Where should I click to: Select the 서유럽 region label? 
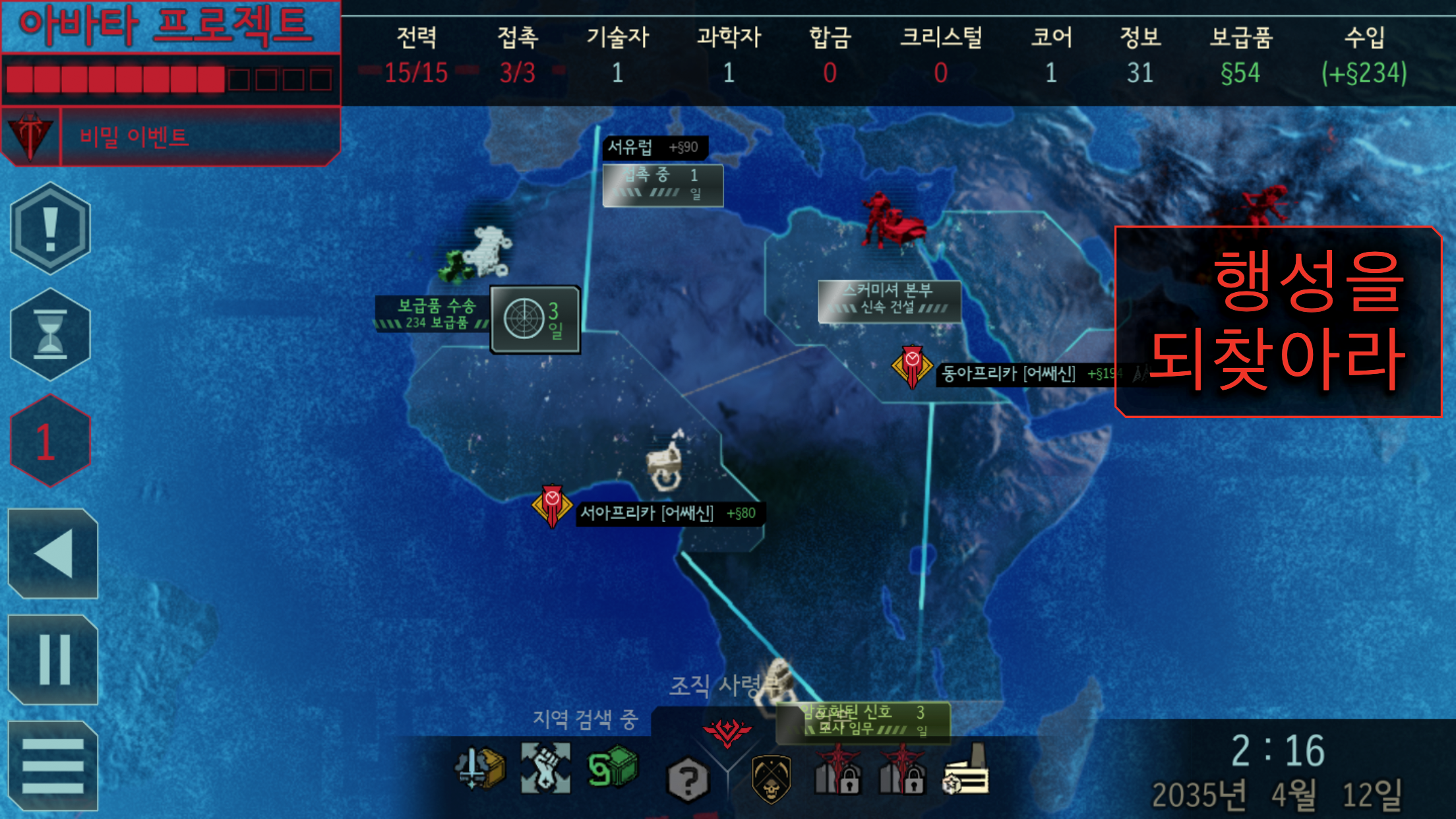[654, 147]
